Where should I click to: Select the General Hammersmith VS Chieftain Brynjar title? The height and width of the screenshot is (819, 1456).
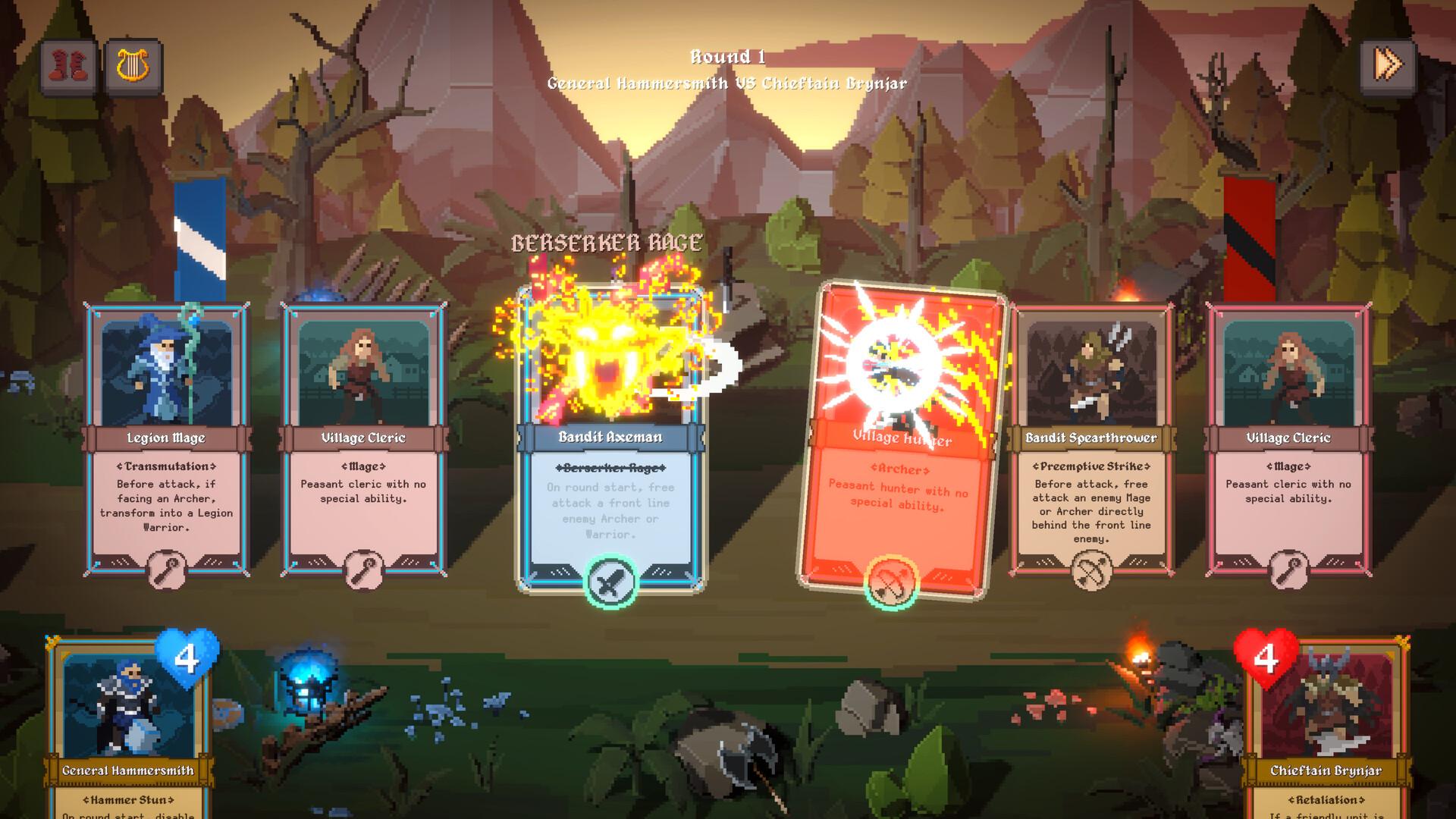pos(726,85)
